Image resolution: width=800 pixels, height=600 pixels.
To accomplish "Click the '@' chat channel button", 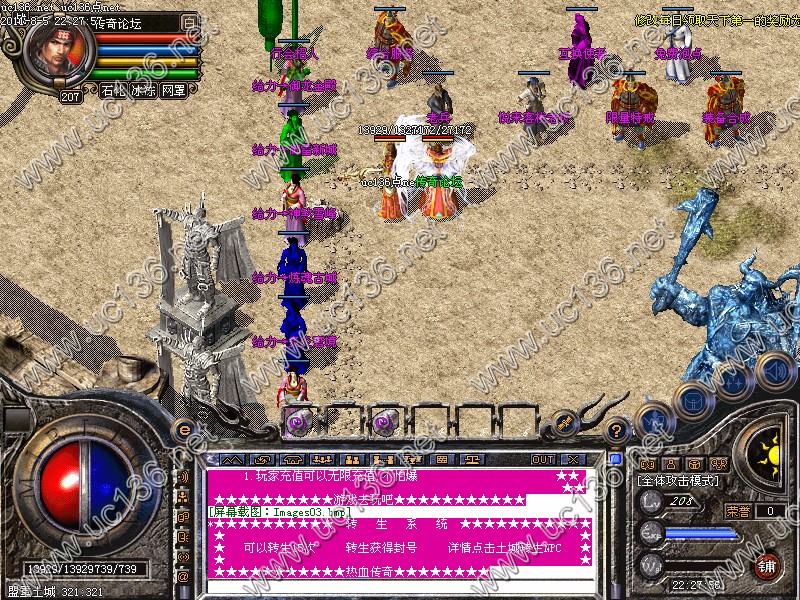I will [183, 577].
